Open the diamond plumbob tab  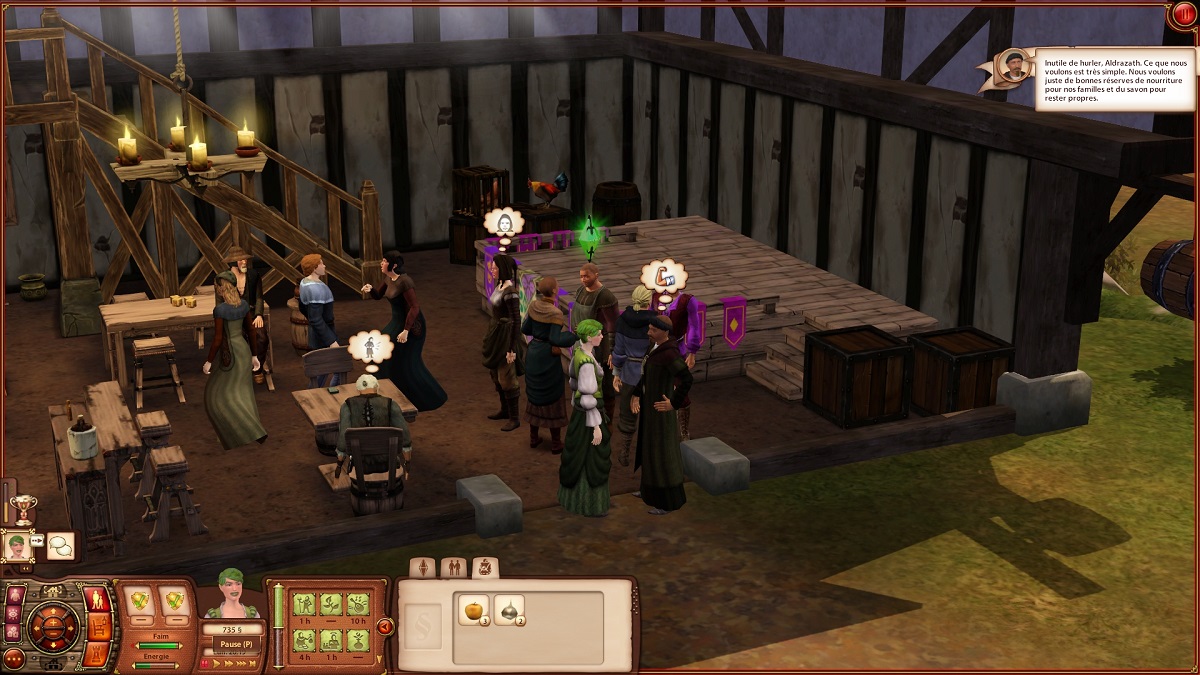click(423, 568)
